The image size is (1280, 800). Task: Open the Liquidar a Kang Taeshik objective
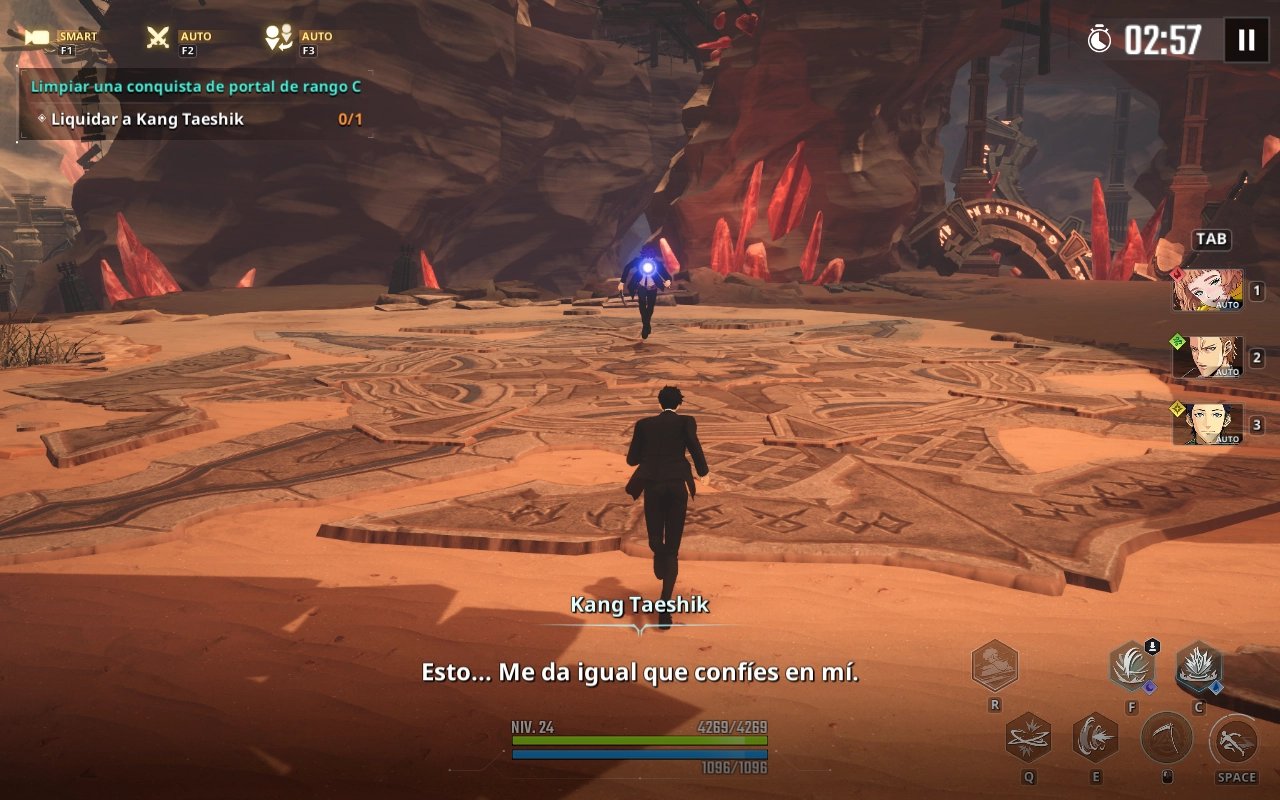(x=147, y=119)
